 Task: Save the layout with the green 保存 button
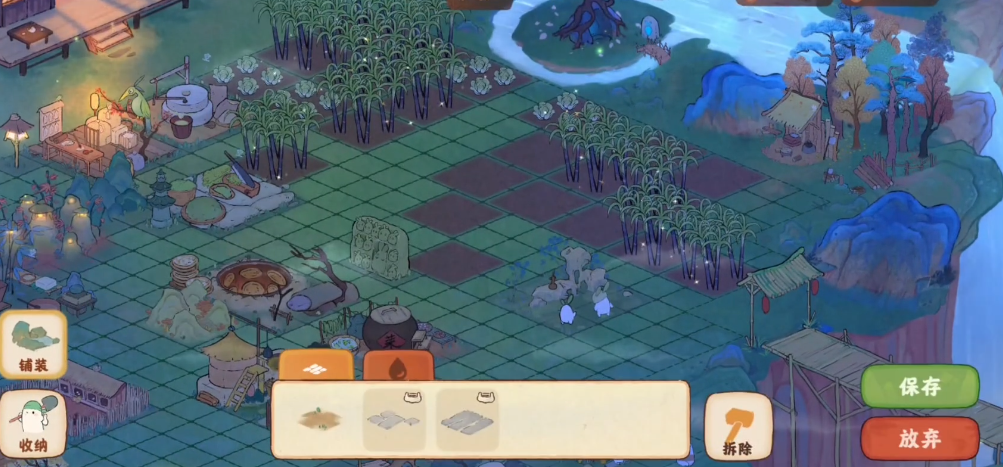tap(920, 387)
